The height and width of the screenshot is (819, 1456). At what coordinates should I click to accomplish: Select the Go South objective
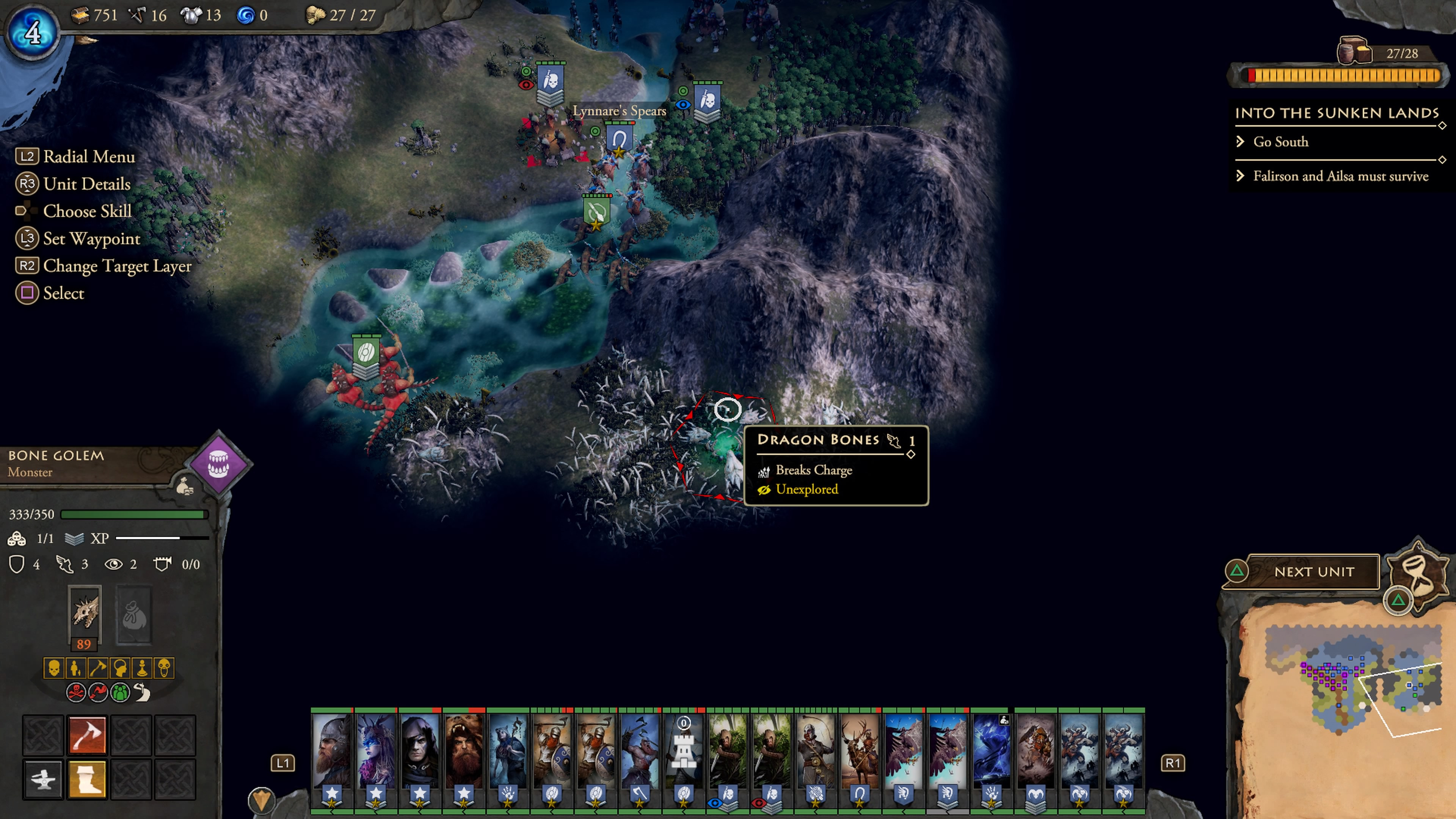pos(1280,142)
